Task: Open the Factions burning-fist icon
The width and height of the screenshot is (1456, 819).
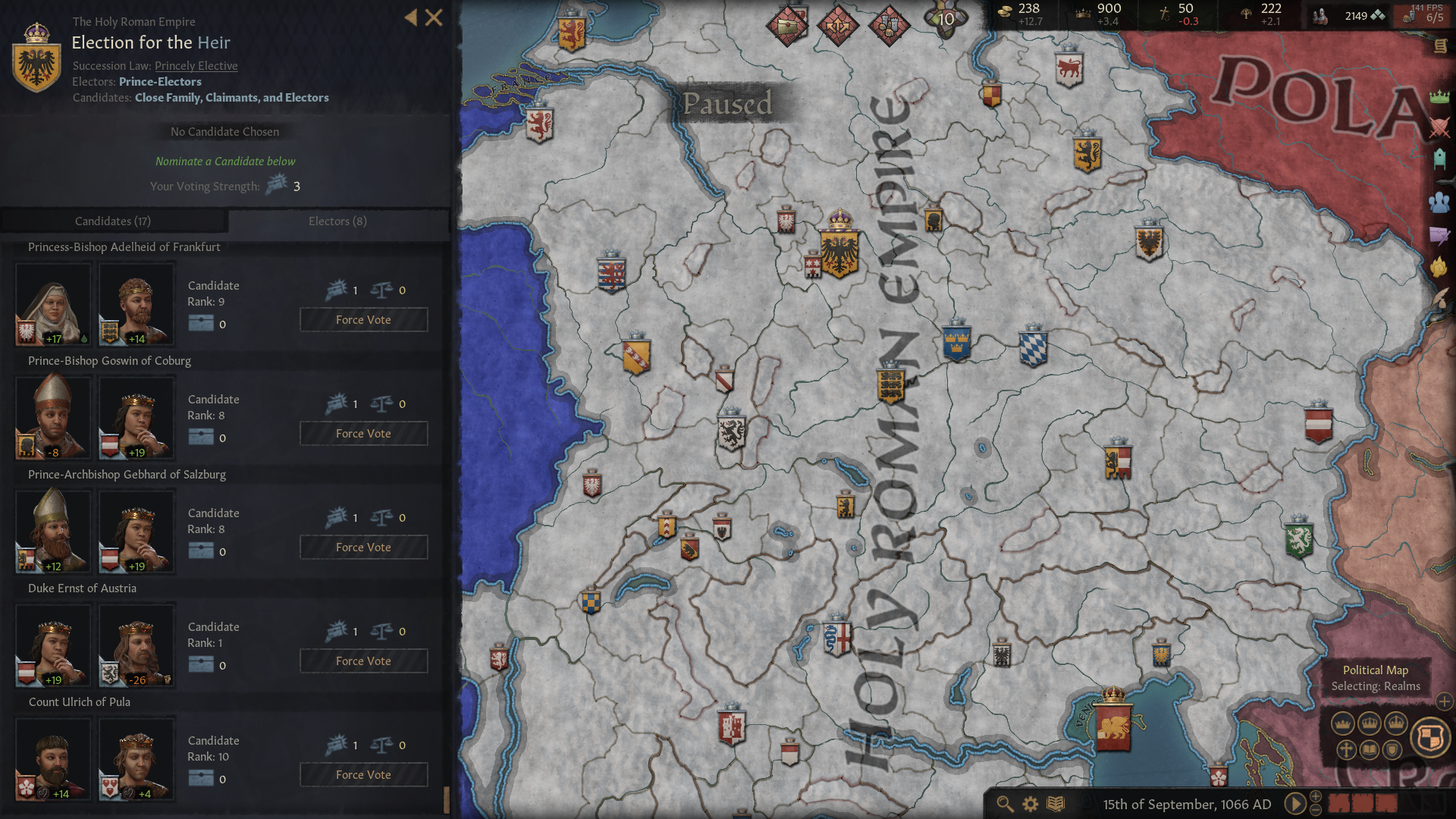Action: pos(1439,267)
